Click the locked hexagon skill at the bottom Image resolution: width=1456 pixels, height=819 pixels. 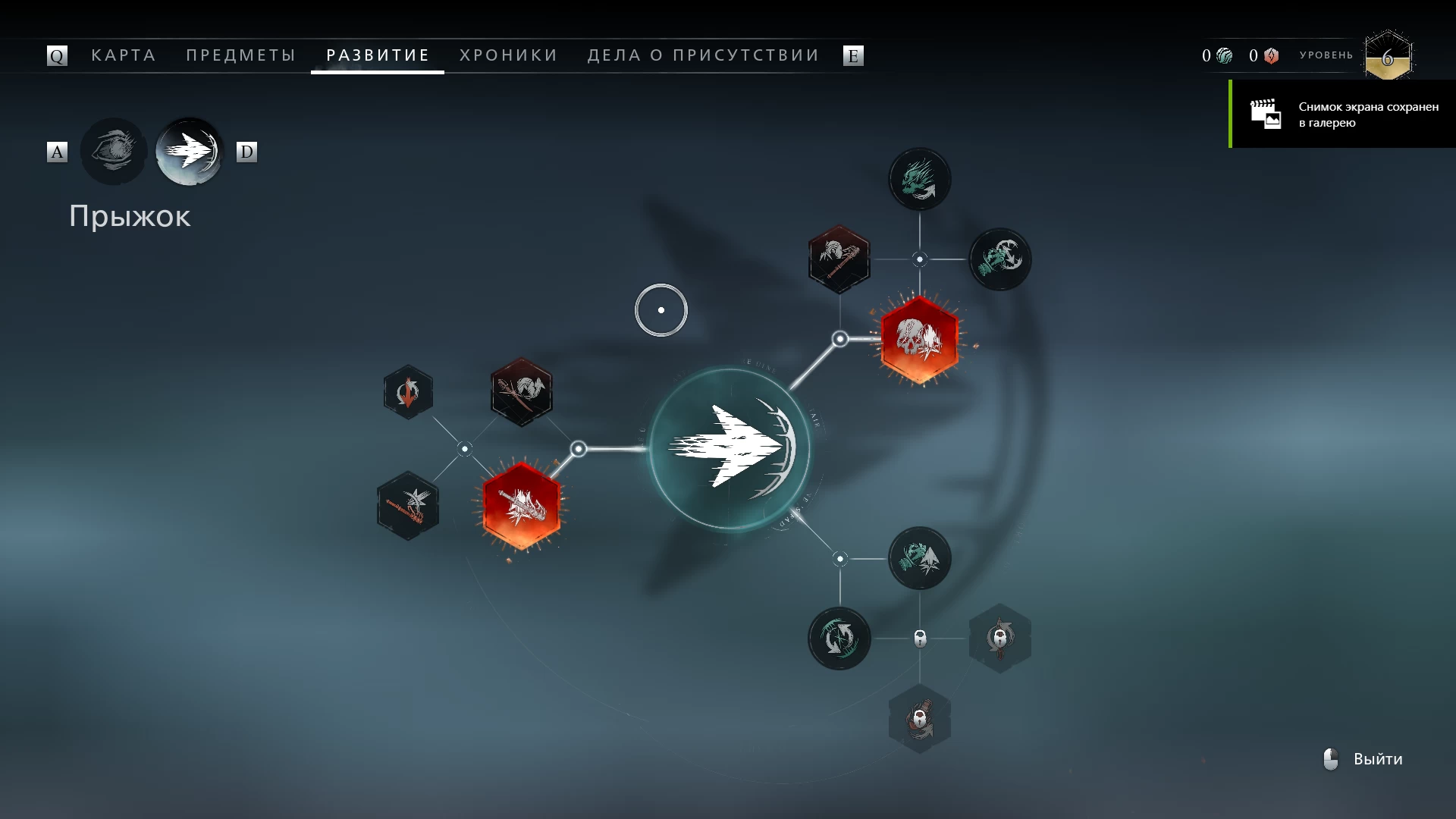coord(919,718)
